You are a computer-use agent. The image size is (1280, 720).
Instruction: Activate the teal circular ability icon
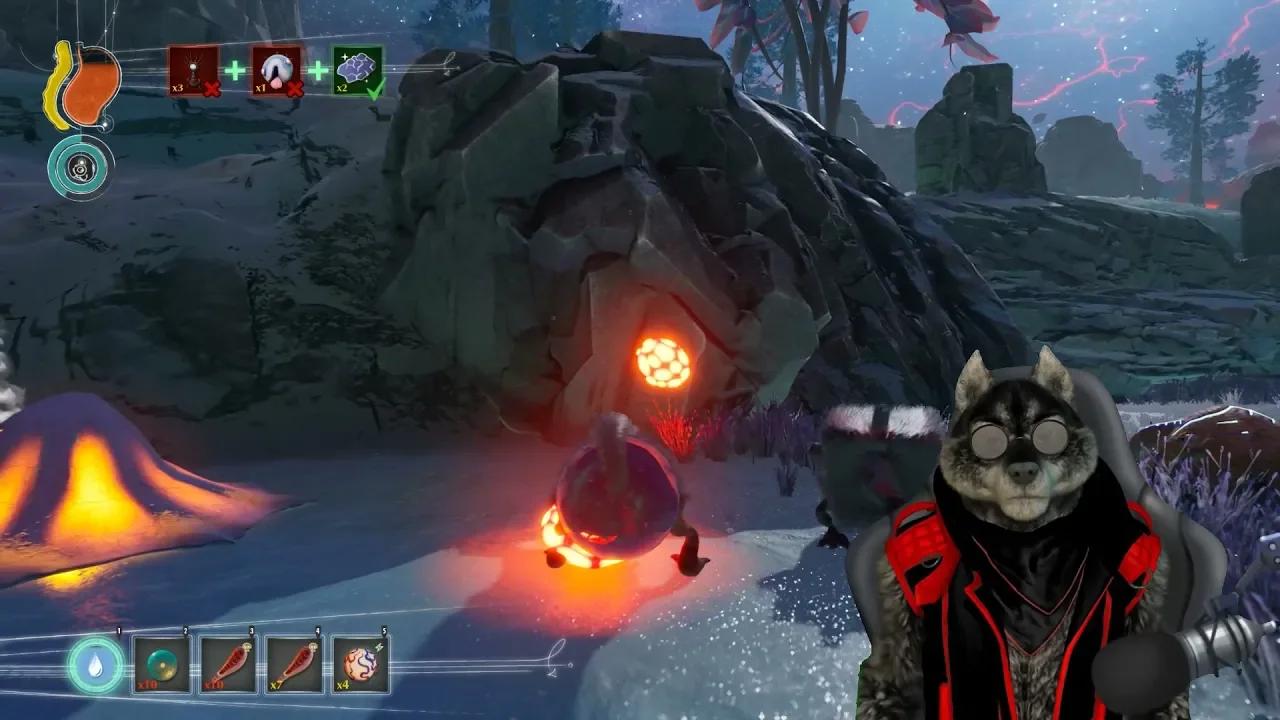(x=80, y=167)
